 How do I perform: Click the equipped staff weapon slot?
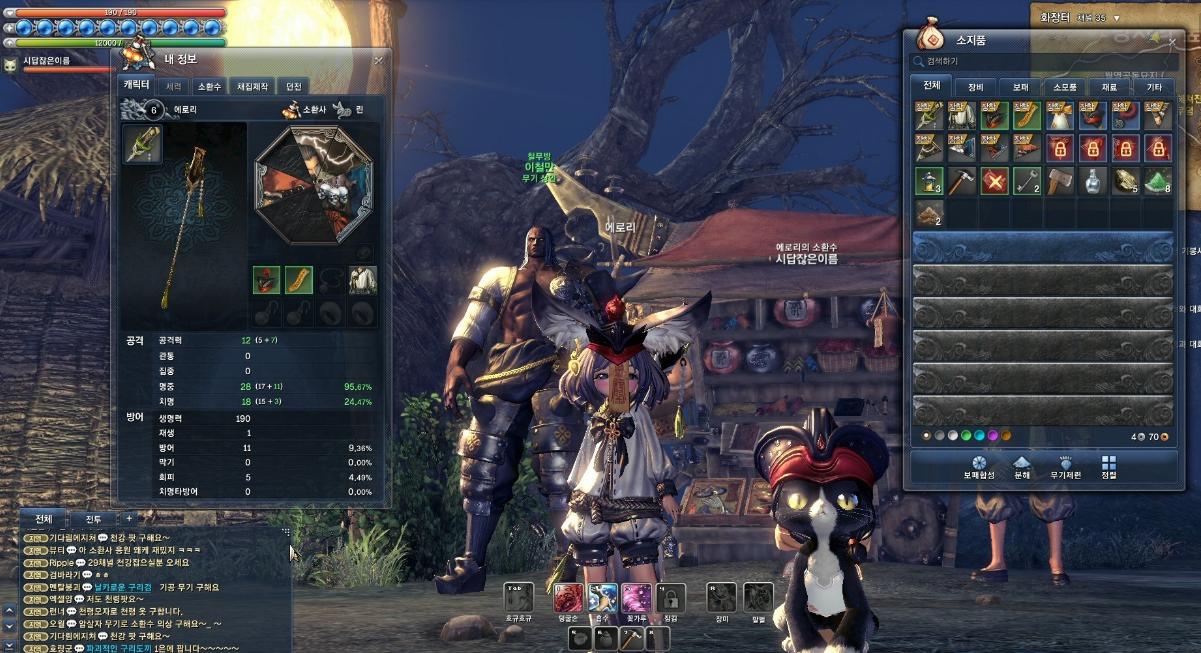tap(142, 145)
